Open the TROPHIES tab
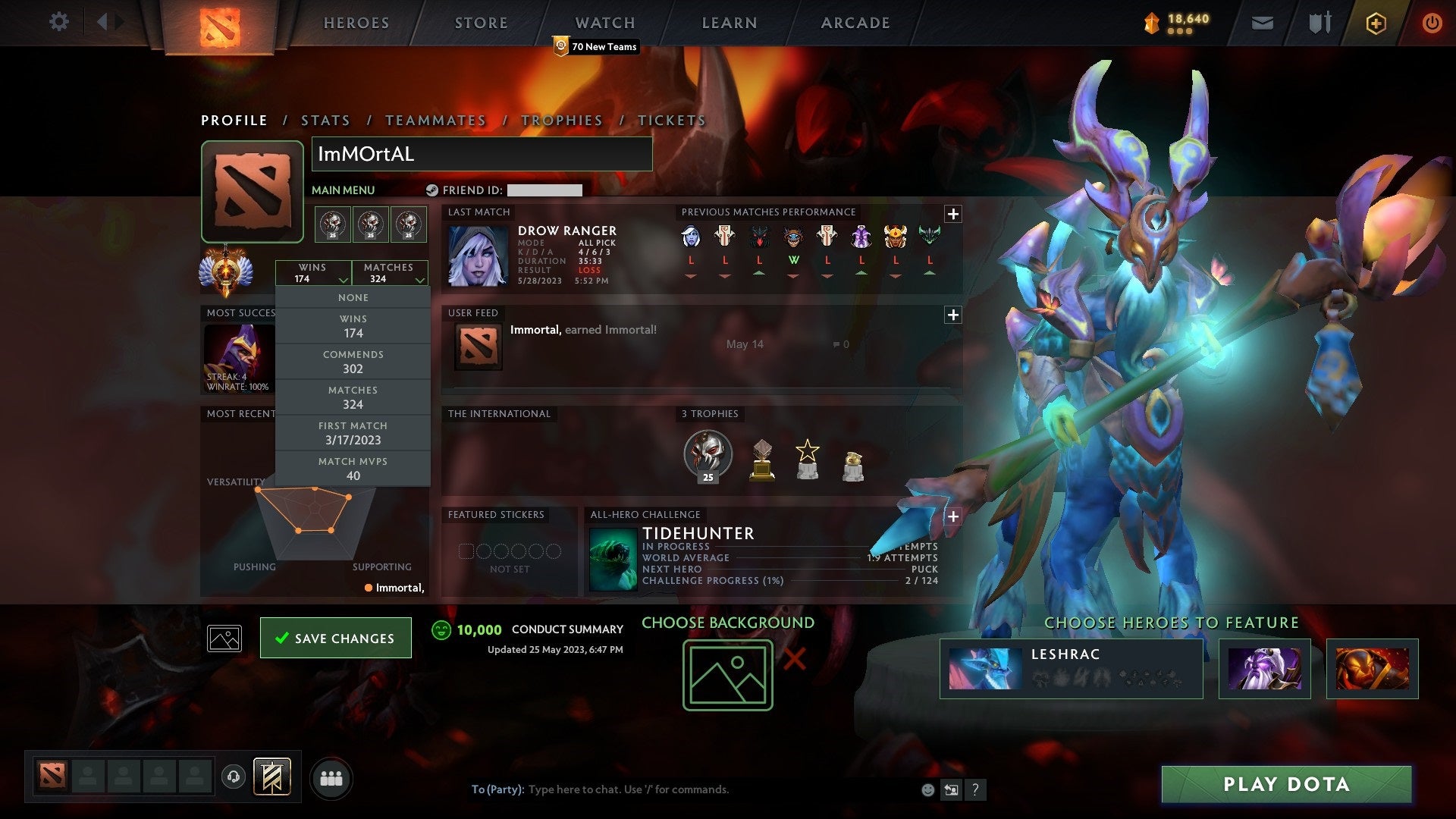 tap(561, 120)
